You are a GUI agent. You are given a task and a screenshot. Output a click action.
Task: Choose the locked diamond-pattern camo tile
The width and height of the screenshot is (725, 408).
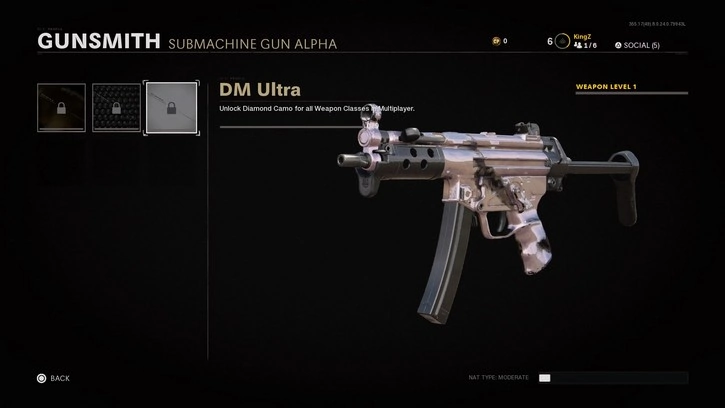(x=117, y=108)
